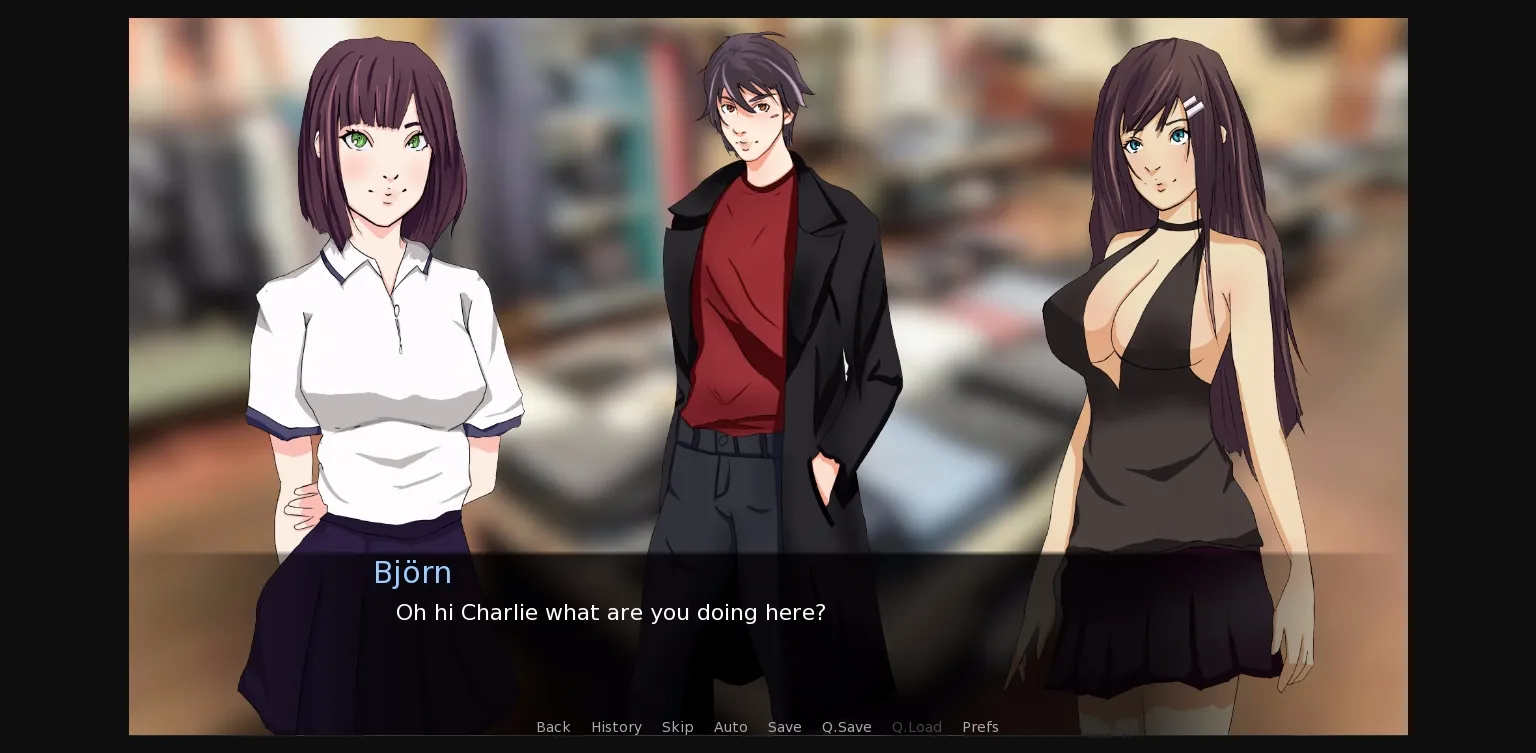Click Charlie in the red shirt

point(760,300)
